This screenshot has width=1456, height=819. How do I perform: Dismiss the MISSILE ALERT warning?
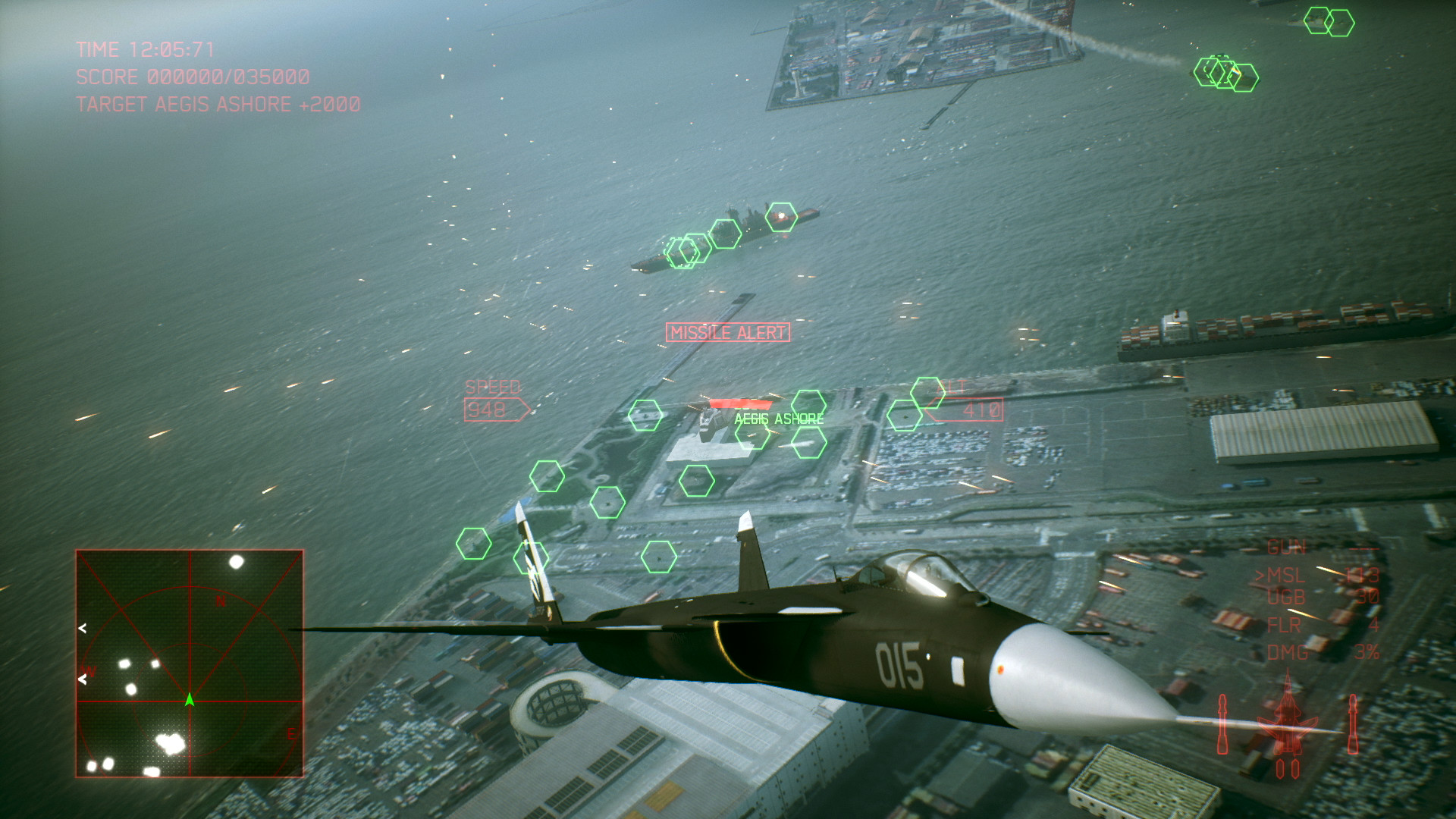point(726,331)
